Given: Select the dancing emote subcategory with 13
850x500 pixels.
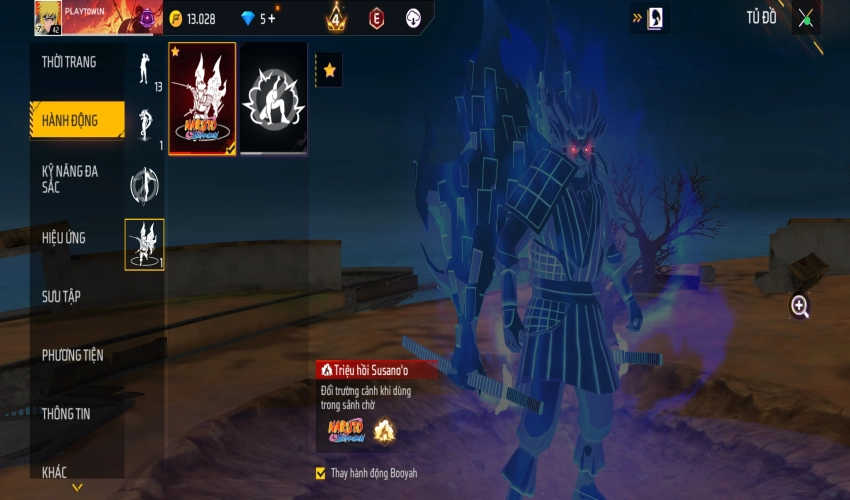Looking at the screenshot, I should pyautogui.click(x=145, y=69).
